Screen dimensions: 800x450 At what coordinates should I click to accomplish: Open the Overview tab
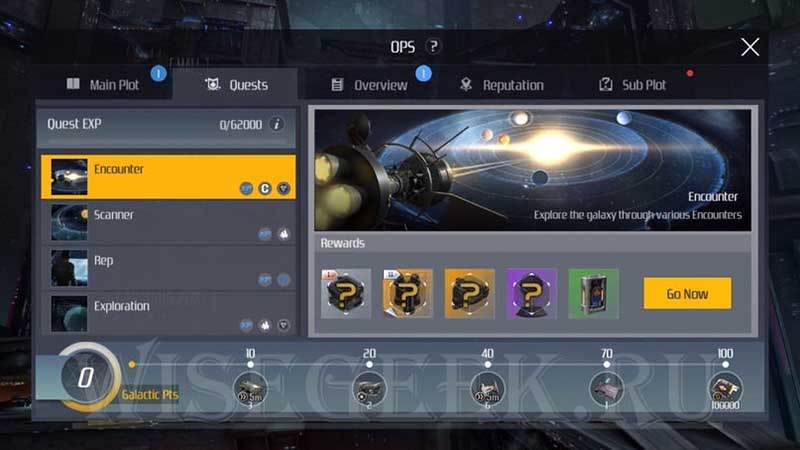pos(369,85)
